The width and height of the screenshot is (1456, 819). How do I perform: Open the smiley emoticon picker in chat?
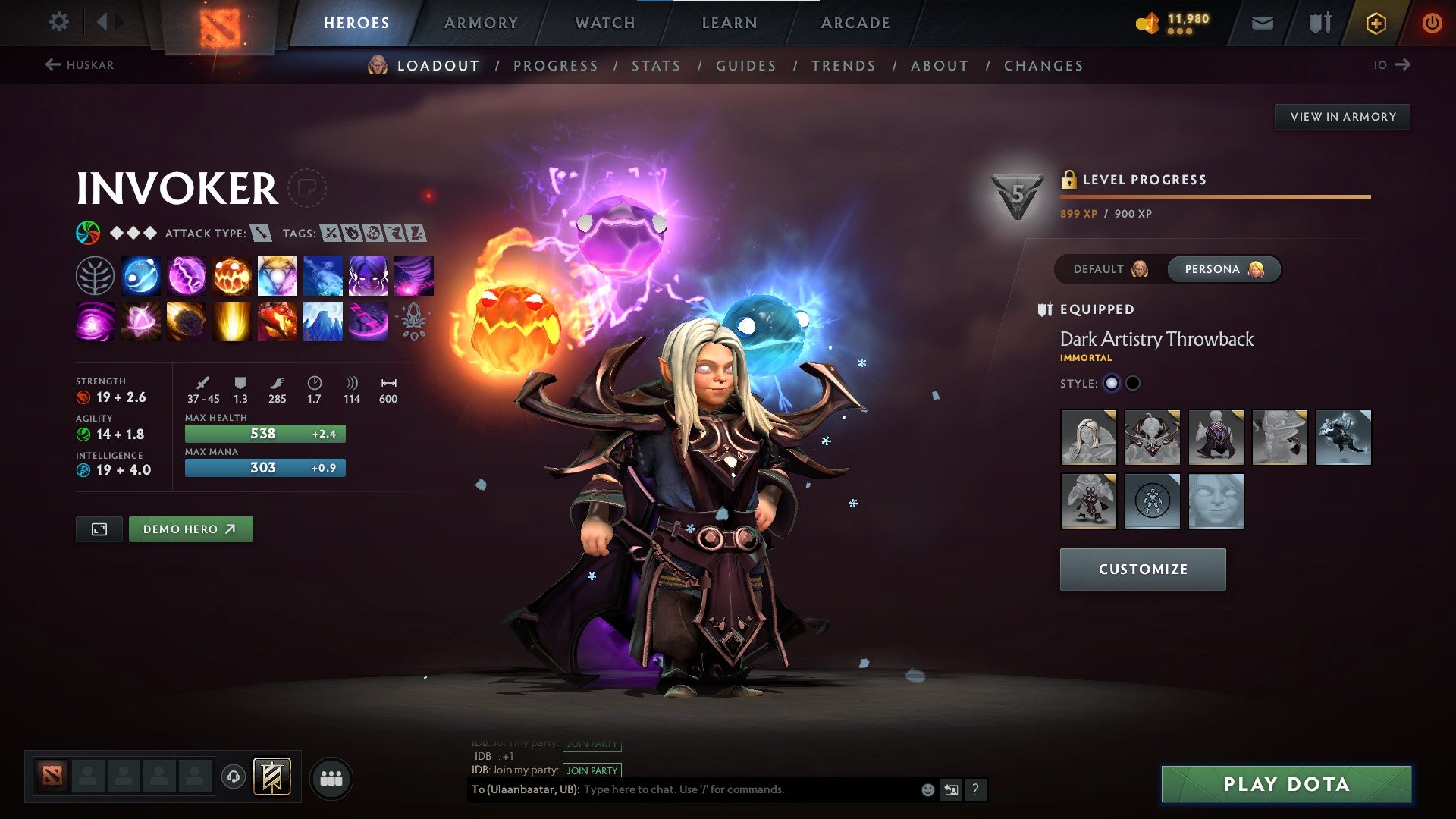(x=927, y=789)
